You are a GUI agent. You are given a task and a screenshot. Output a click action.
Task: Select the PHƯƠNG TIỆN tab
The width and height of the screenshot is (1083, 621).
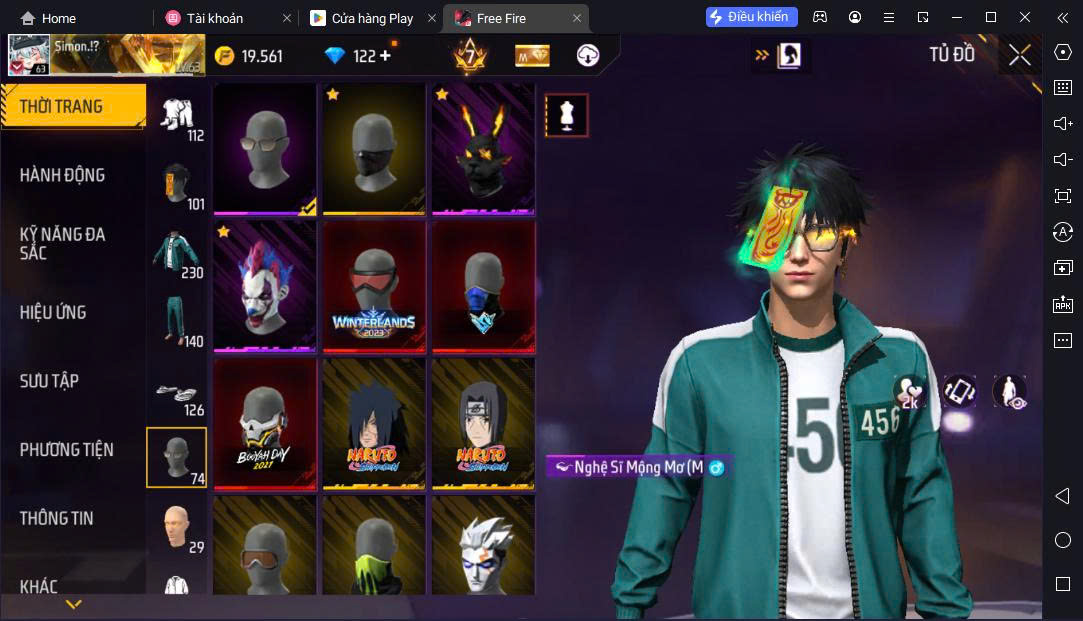click(66, 450)
